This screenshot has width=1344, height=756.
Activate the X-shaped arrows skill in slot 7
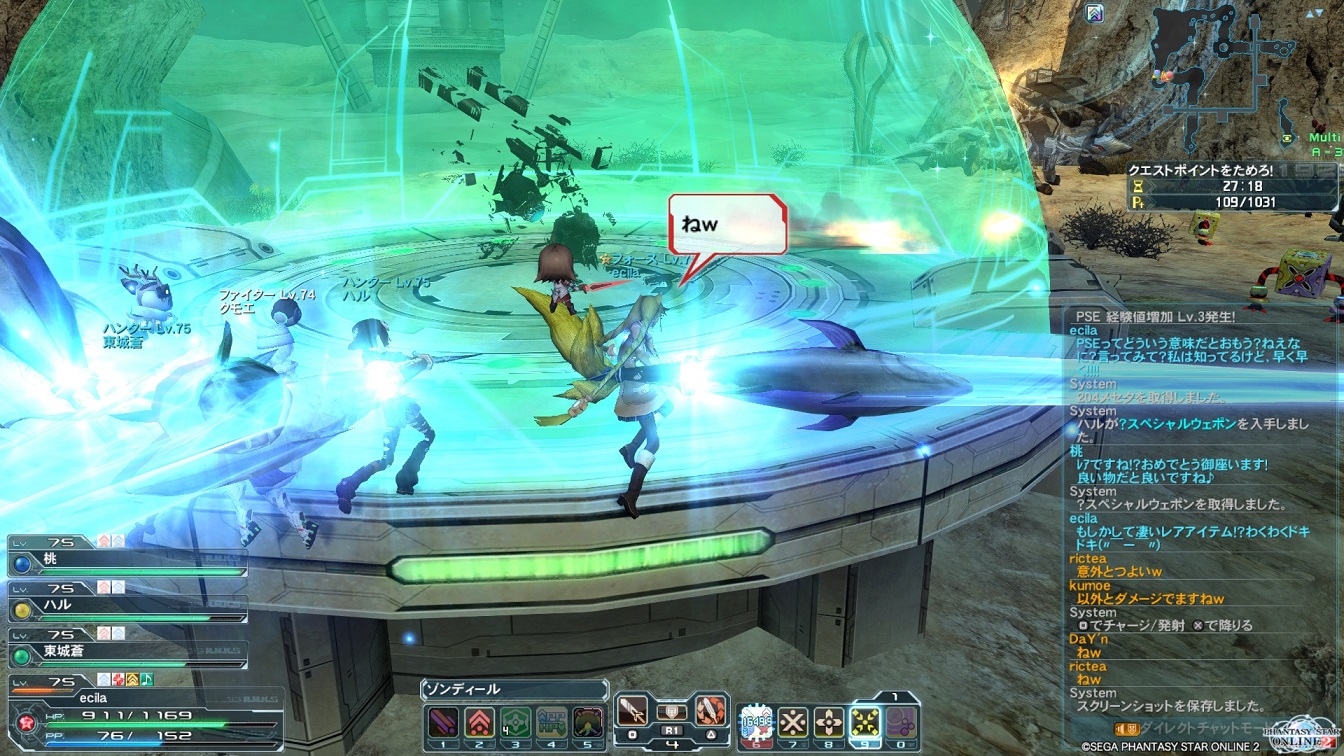click(793, 721)
